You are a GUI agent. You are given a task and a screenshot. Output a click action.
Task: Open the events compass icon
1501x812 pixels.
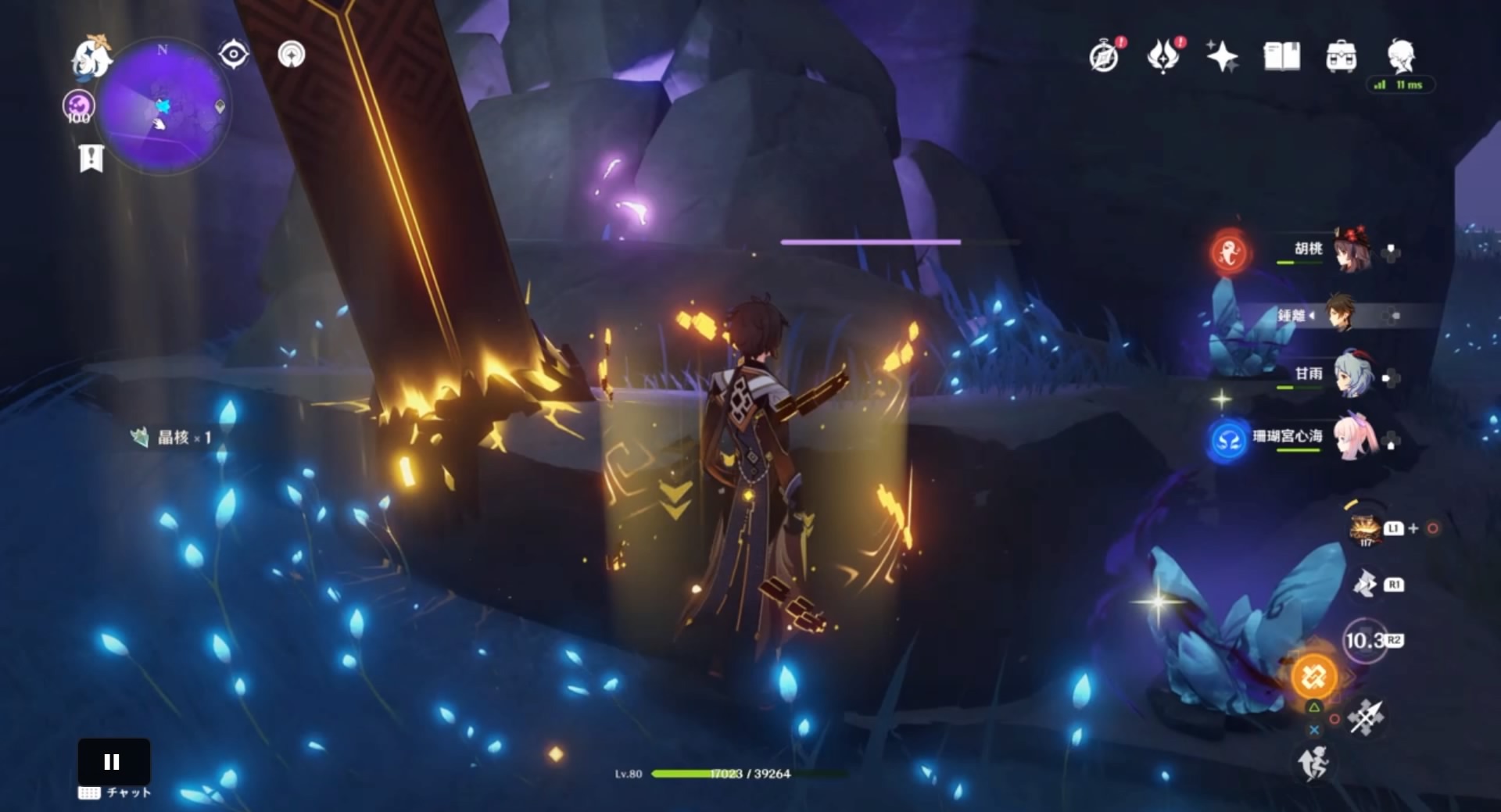[x=1105, y=56]
